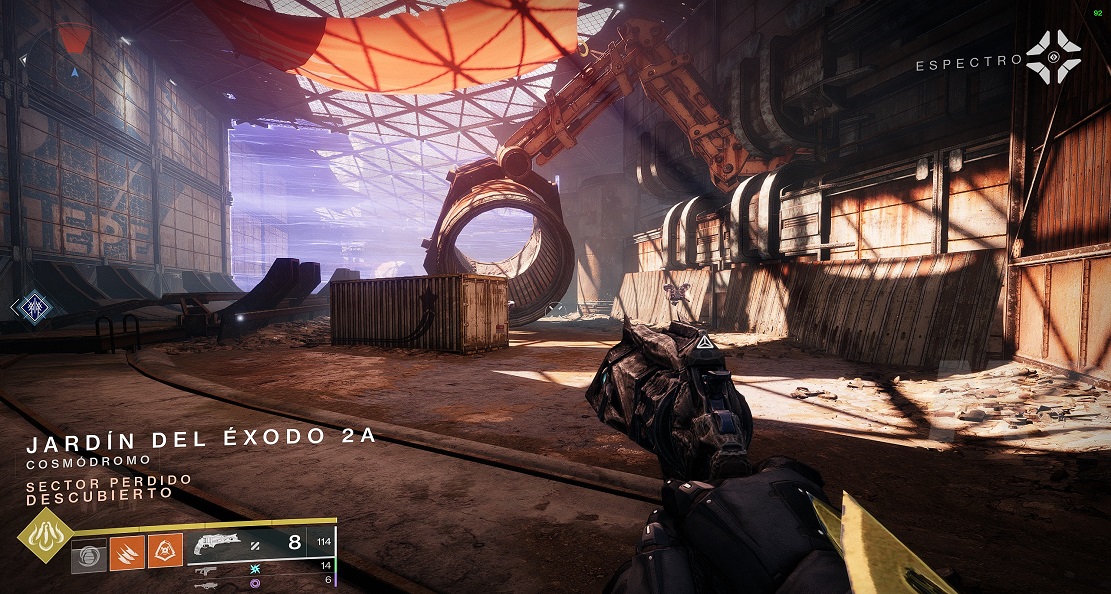
Task: Switch to the energy rifle weapon
Action: (x=208, y=567)
